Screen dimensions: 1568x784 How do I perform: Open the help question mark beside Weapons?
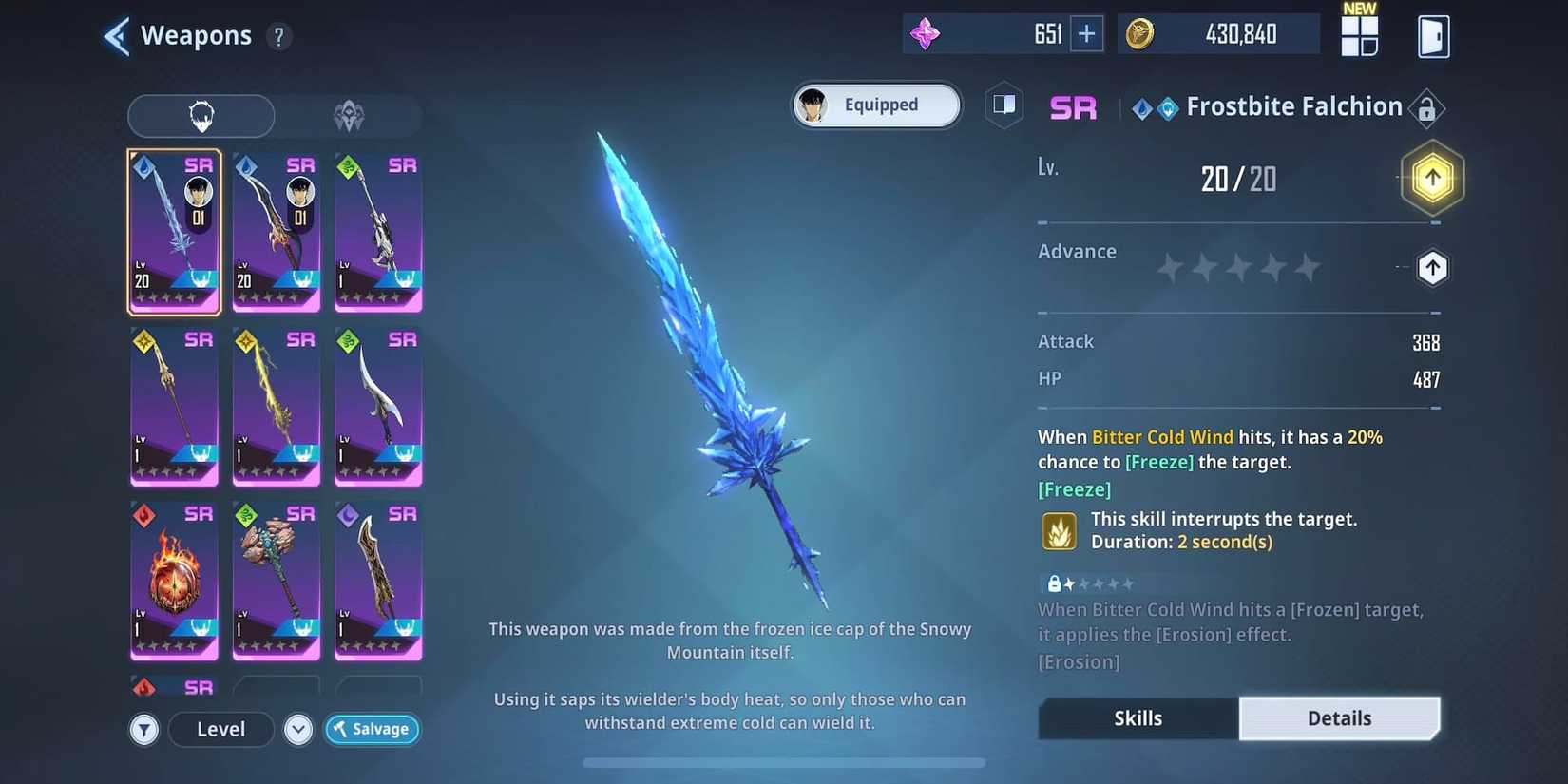[277, 37]
